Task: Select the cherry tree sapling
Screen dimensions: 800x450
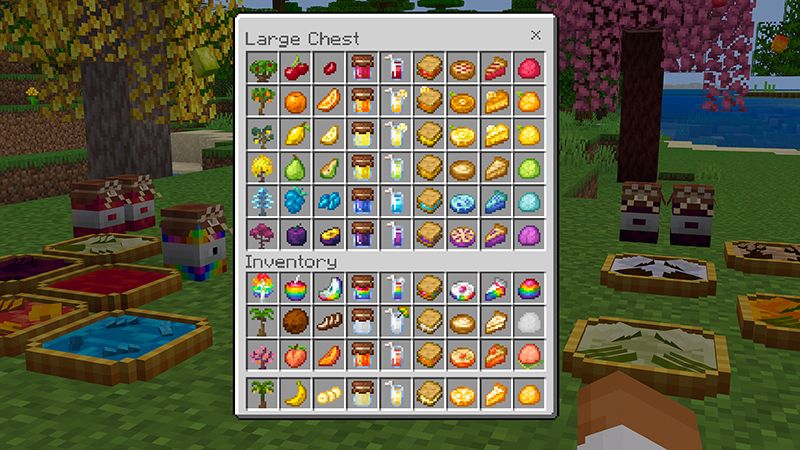Action: pyautogui.click(x=261, y=69)
